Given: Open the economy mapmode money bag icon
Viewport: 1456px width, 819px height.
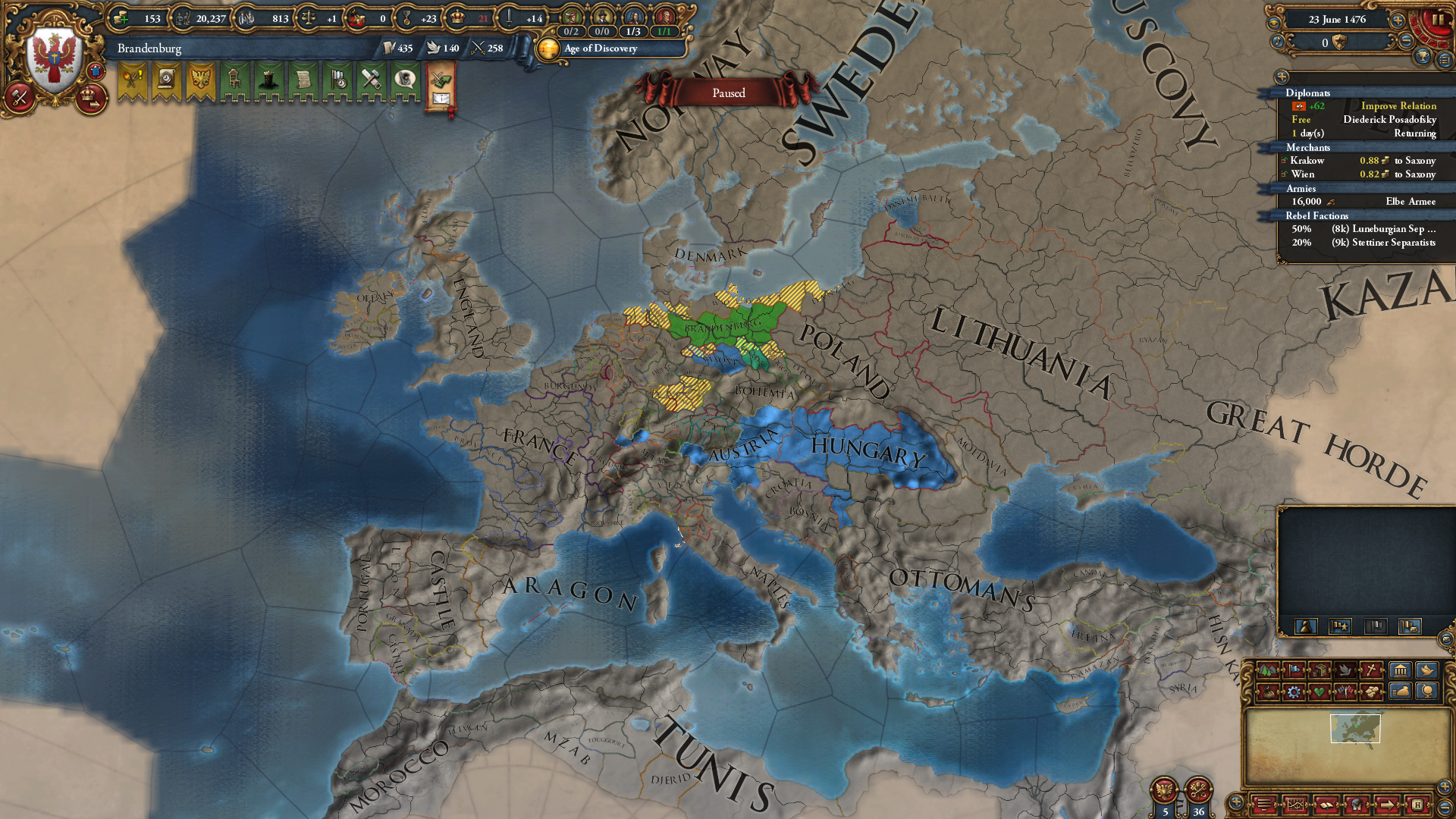Looking at the screenshot, I should click(x=1268, y=693).
